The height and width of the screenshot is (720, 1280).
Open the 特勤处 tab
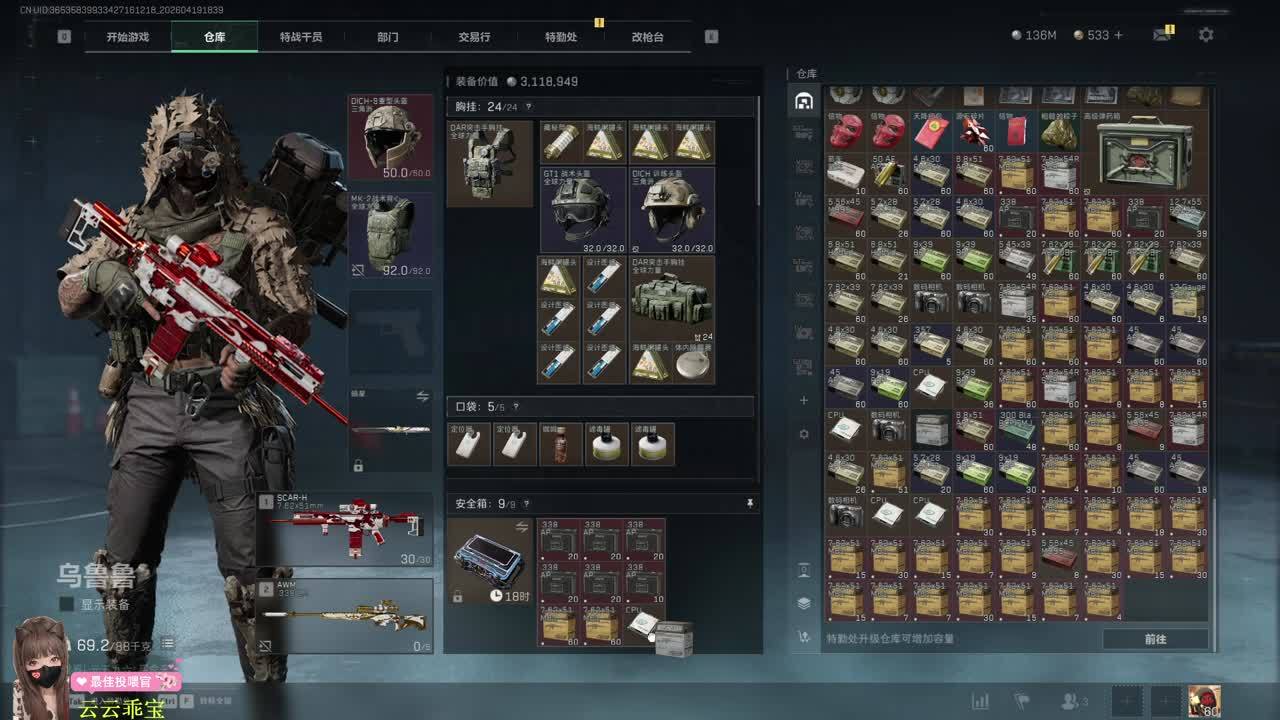click(x=561, y=37)
